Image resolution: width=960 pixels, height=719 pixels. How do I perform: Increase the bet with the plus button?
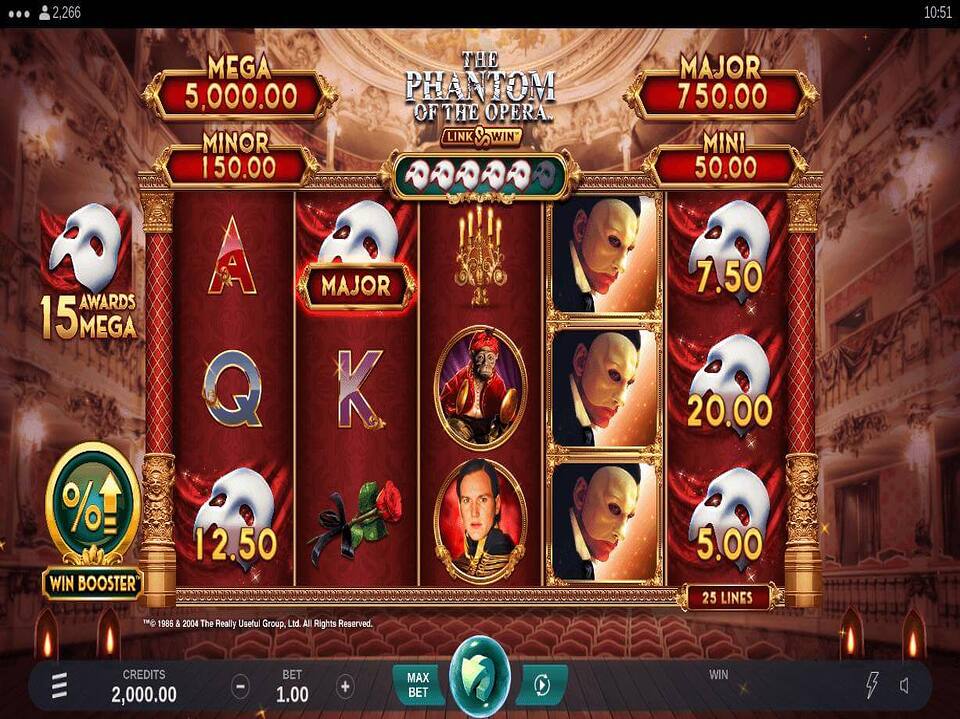(345, 686)
